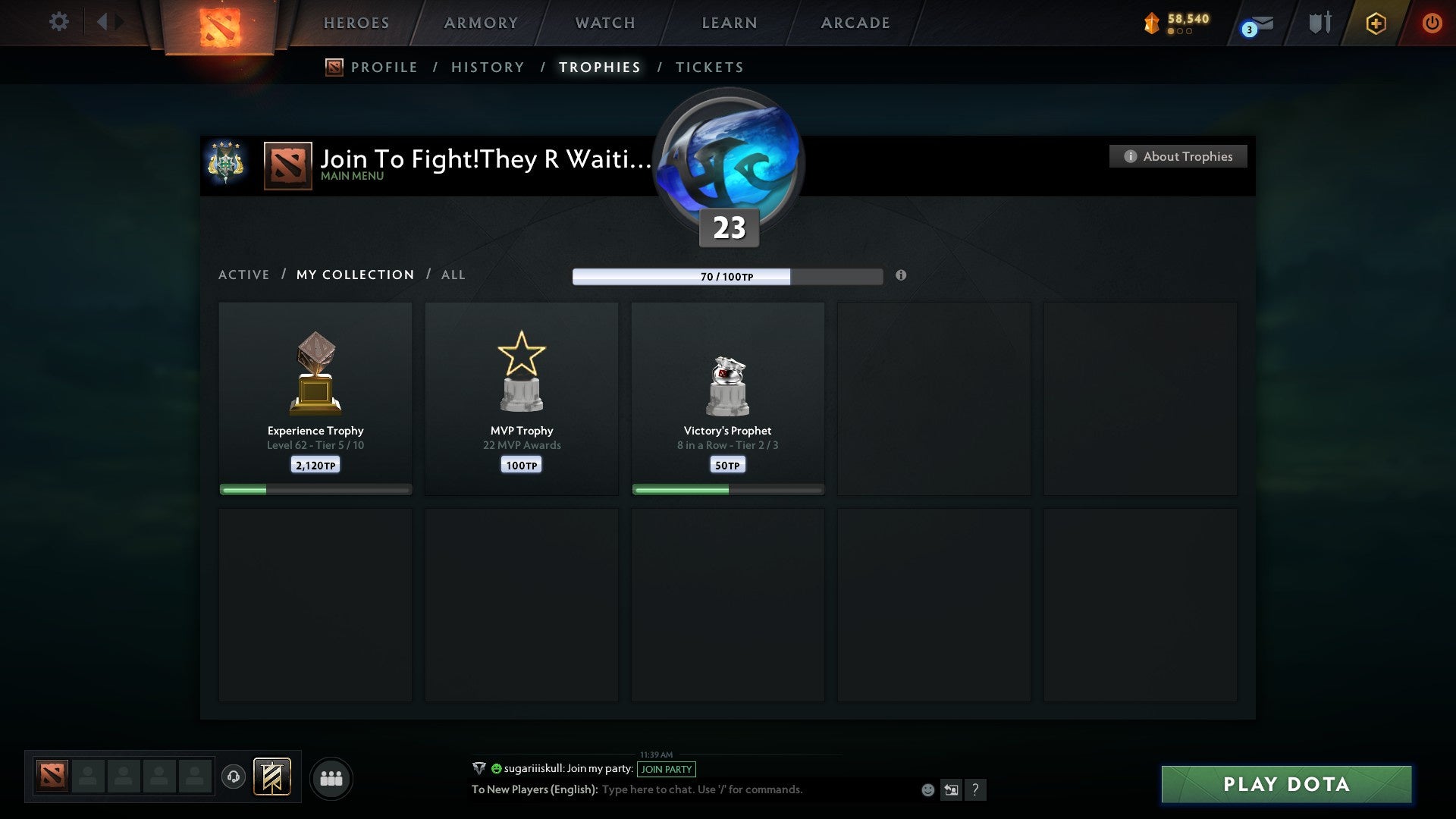Image resolution: width=1456 pixels, height=819 pixels.
Task: Open the friends list people icon
Action: coord(331,777)
